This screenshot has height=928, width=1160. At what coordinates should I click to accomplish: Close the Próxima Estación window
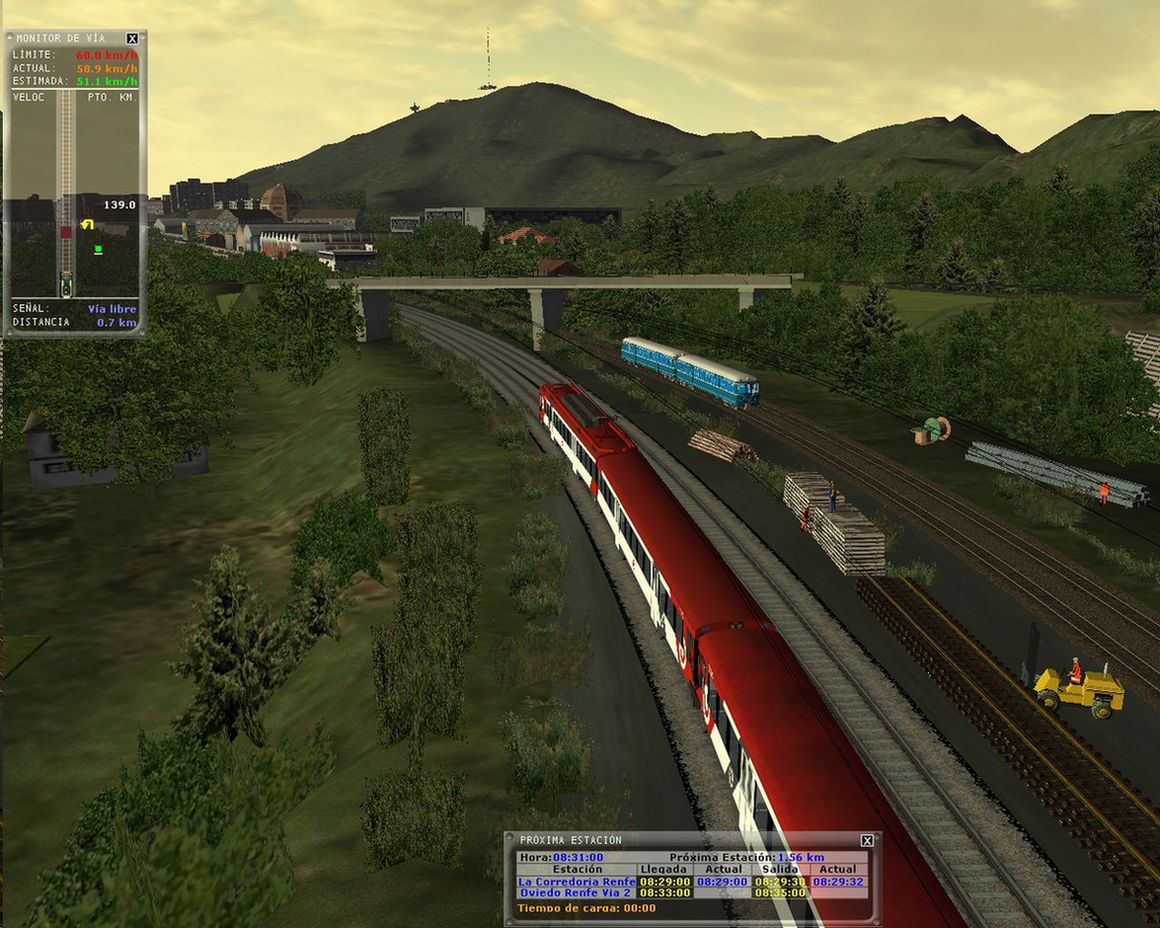tap(867, 841)
